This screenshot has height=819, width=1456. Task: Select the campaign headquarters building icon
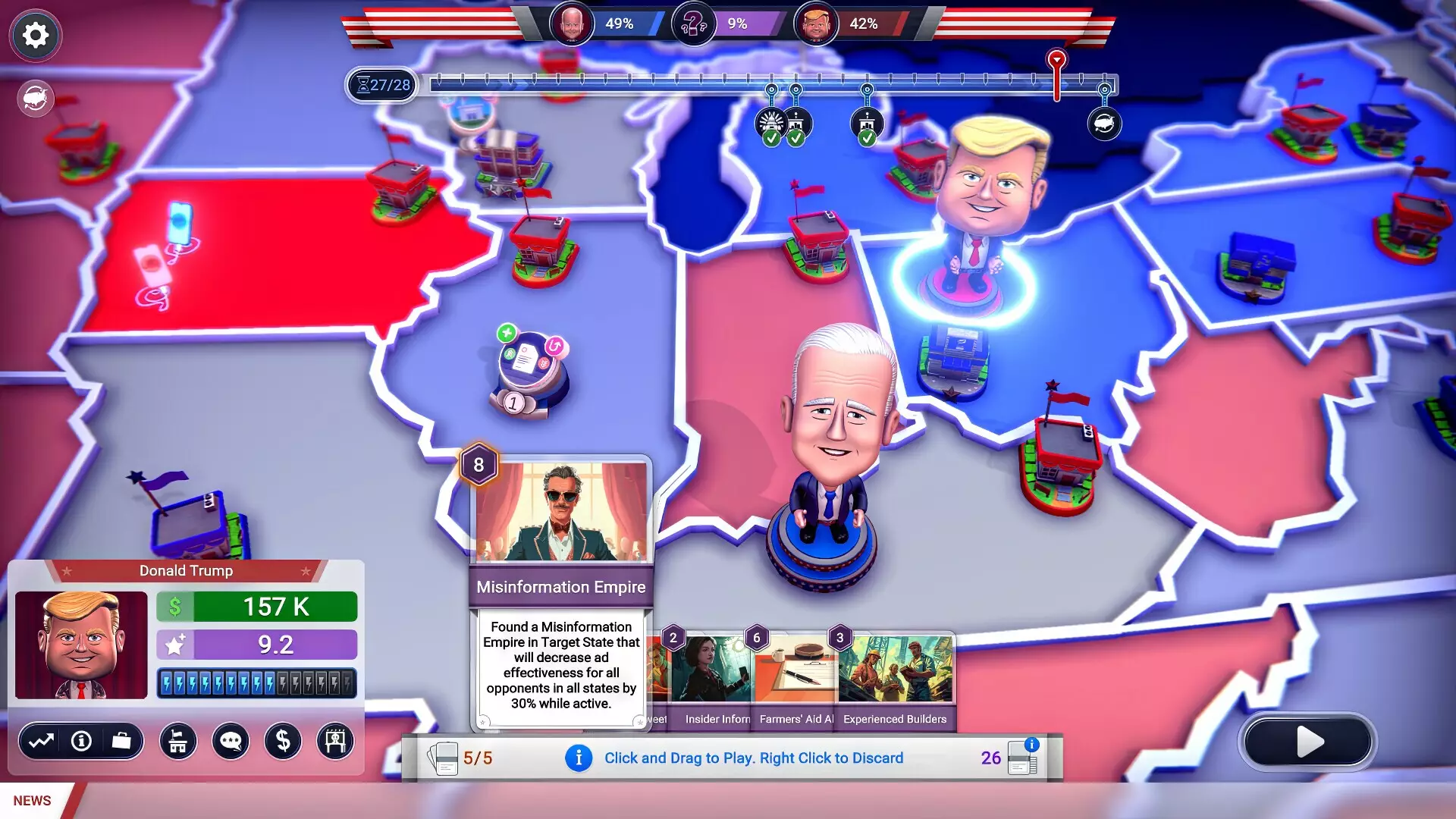[x=177, y=742]
